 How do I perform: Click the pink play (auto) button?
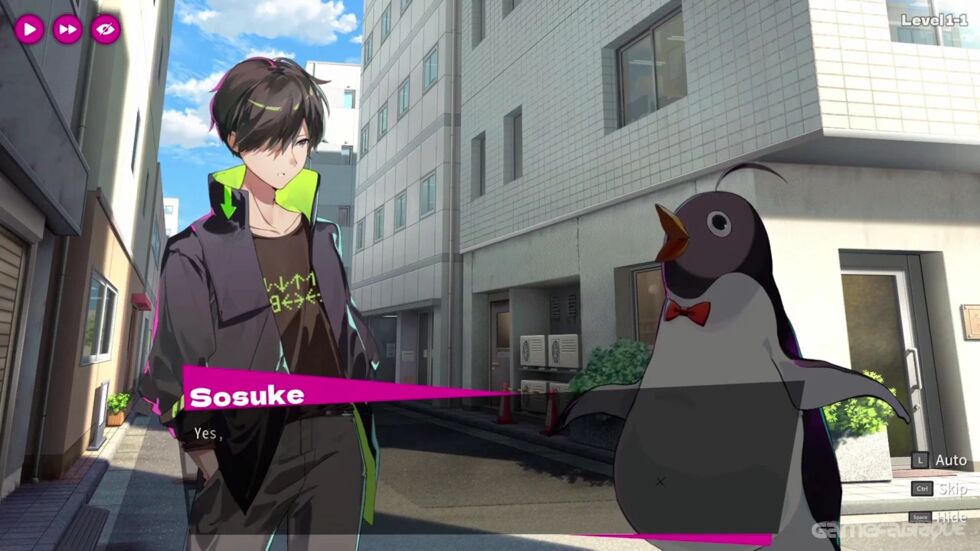tap(29, 29)
